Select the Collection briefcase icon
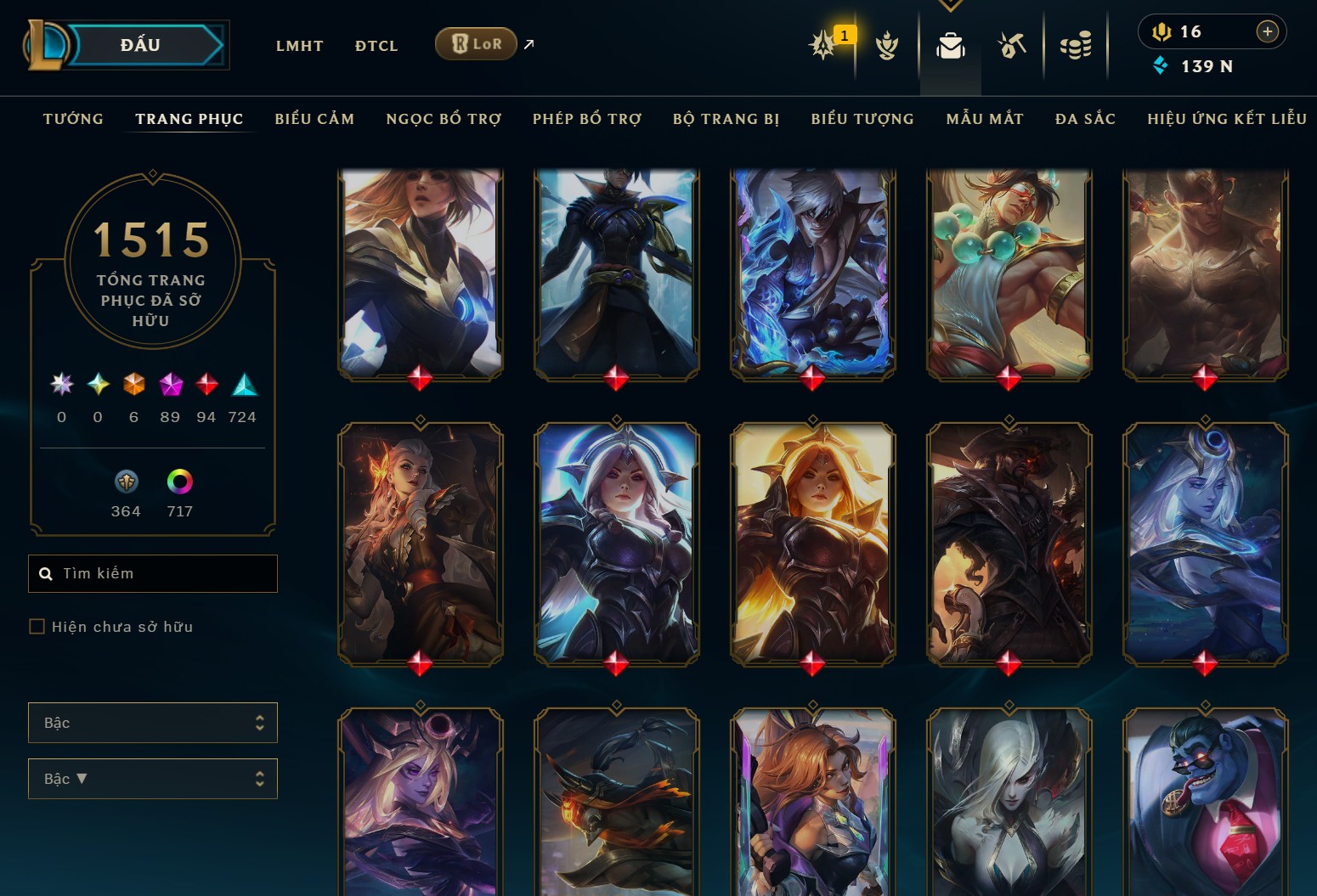1317x896 pixels. (950, 47)
